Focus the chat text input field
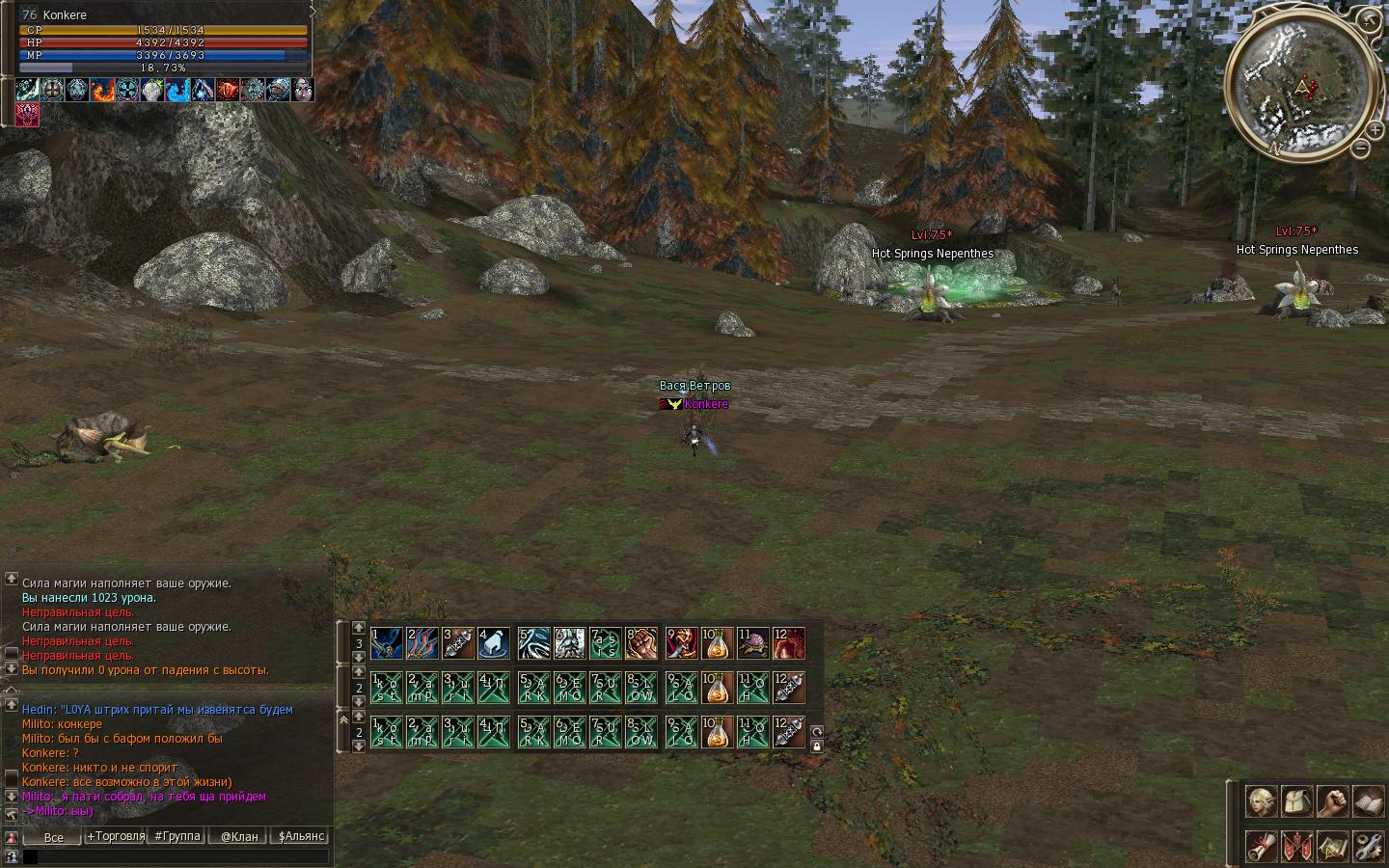The width and height of the screenshot is (1389, 868). click(x=176, y=856)
